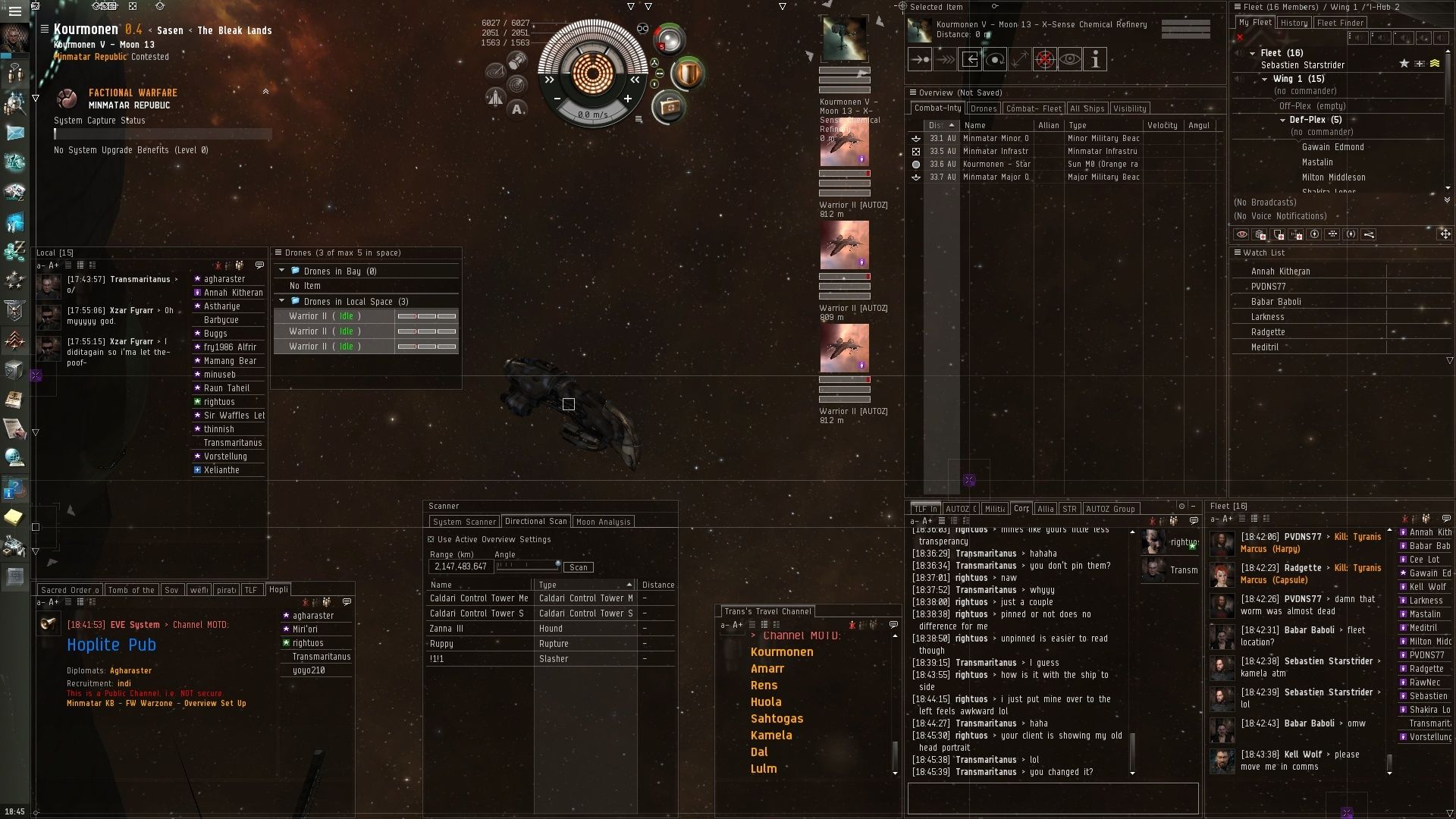The width and height of the screenshot is (1456, 819).
Task: Collapse the Def-Plex squad in fleet
Action: tap(1282, 120)
